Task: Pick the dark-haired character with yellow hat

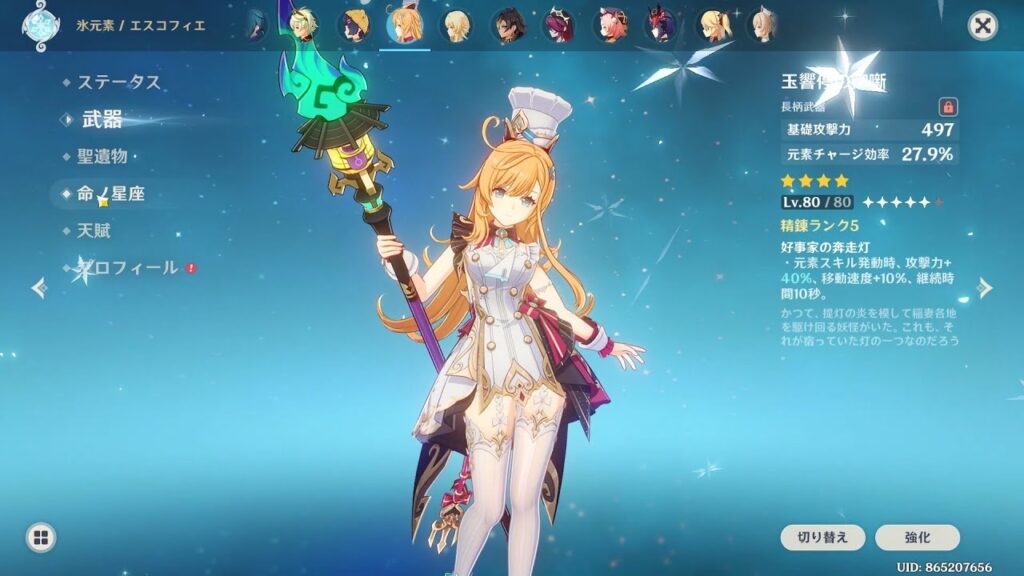Action: coord(355,26)
